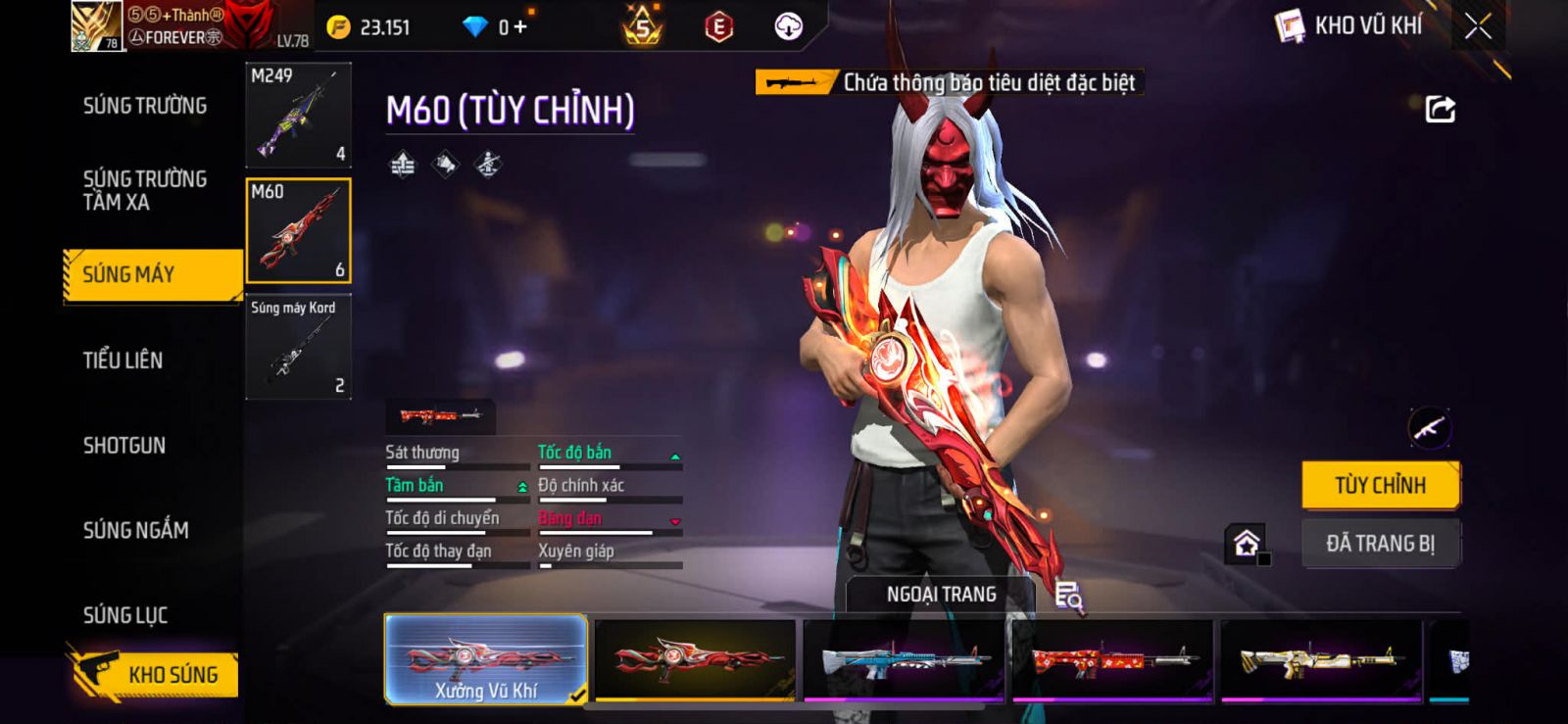
Task: Select the Xưởng Vũ Khí skin
Action: coord(486,659)
